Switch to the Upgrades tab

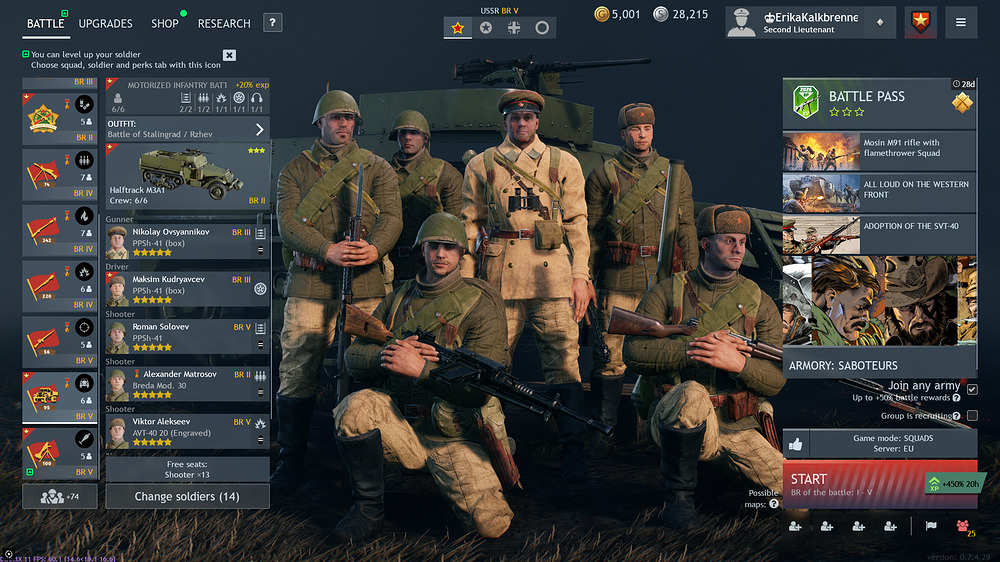click(x=105, y=23)
